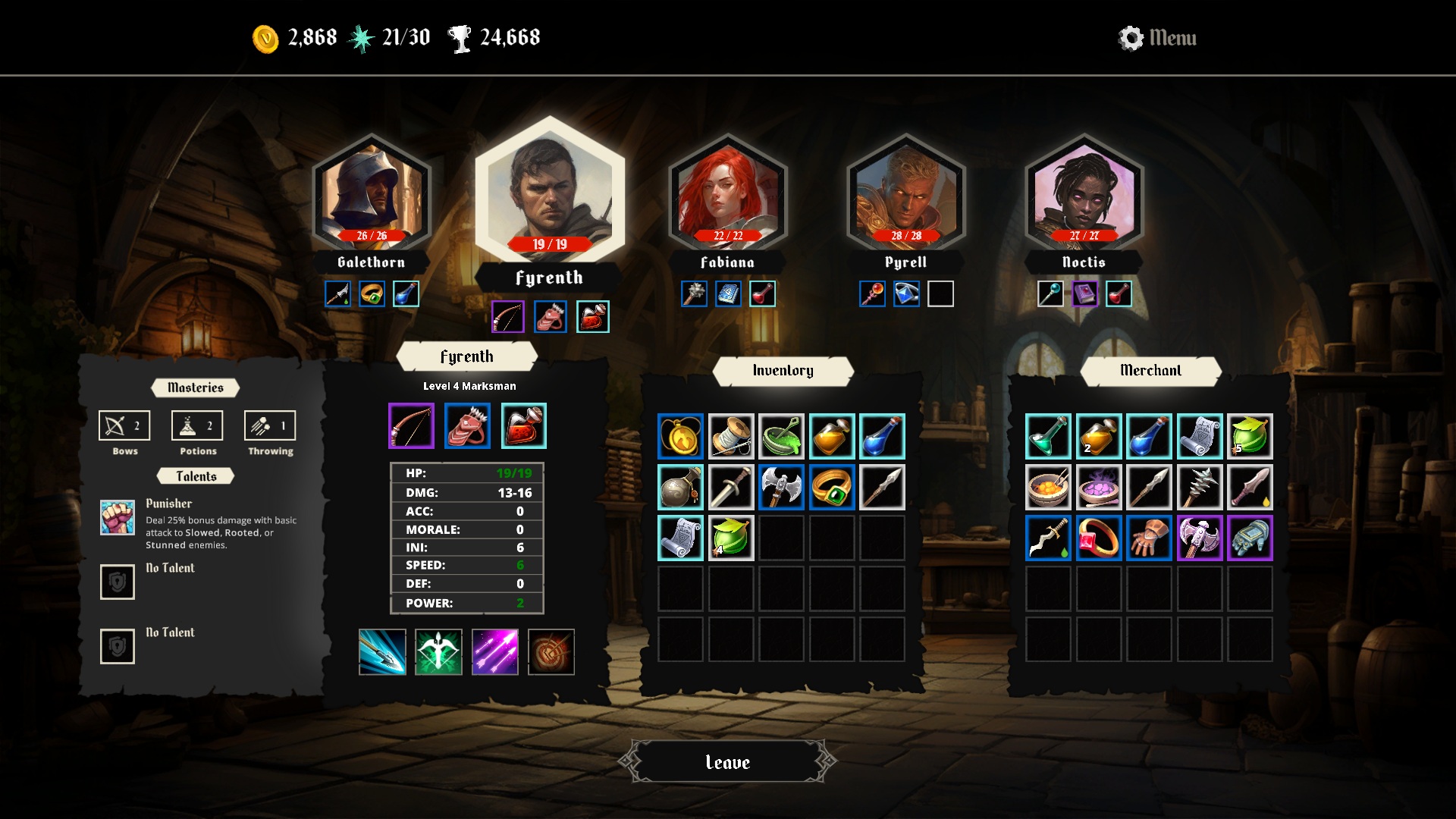
Task: Switch to Pyrell's character portrait
Action: [905, 195]
